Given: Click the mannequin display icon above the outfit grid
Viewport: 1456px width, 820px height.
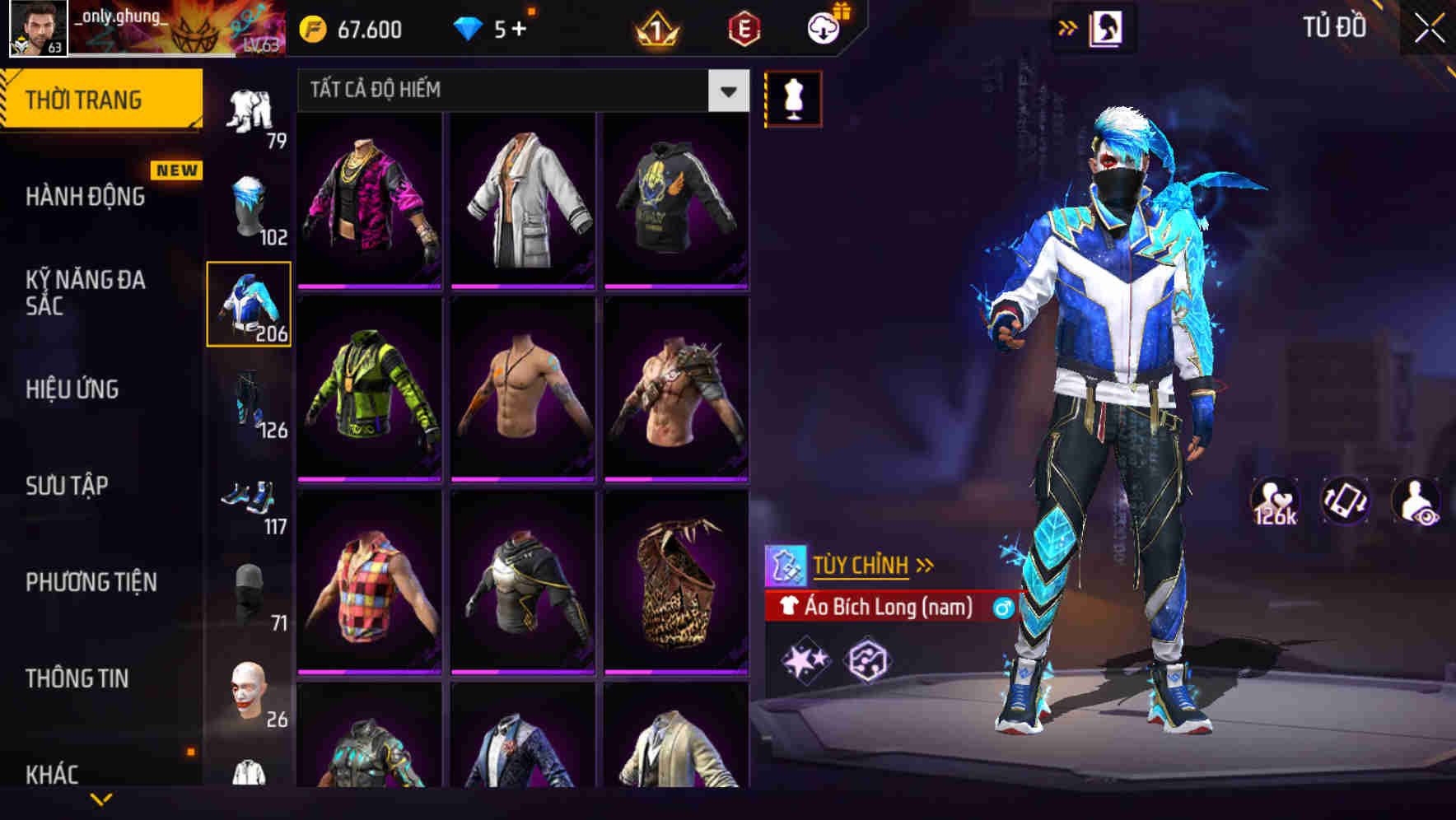Looking at the screenshot, I should 793,97.
